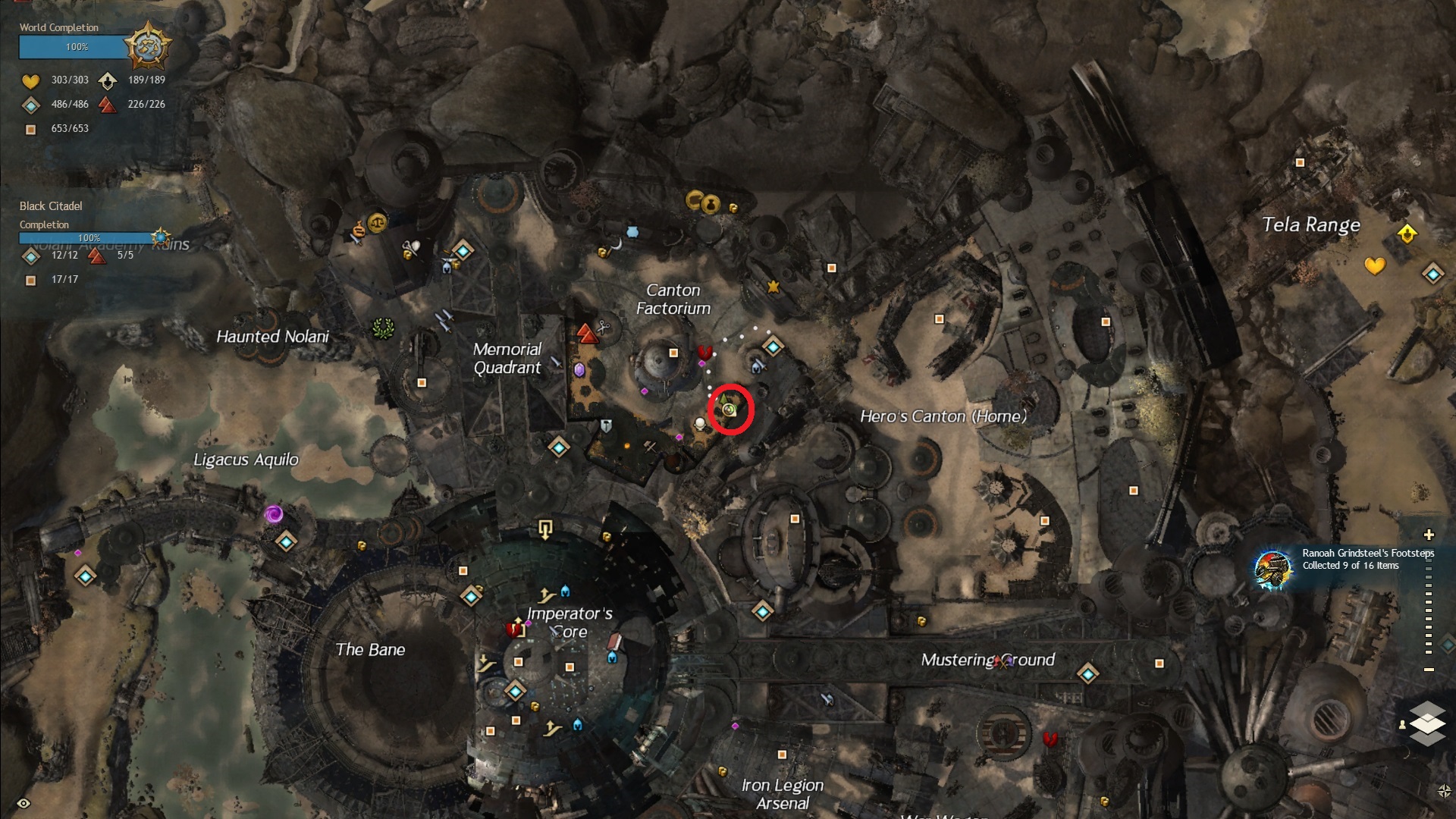This screenshot has height=819, width=1456.
Task: Toggle the map legend eye icon
Action: (x=24, y=803)
